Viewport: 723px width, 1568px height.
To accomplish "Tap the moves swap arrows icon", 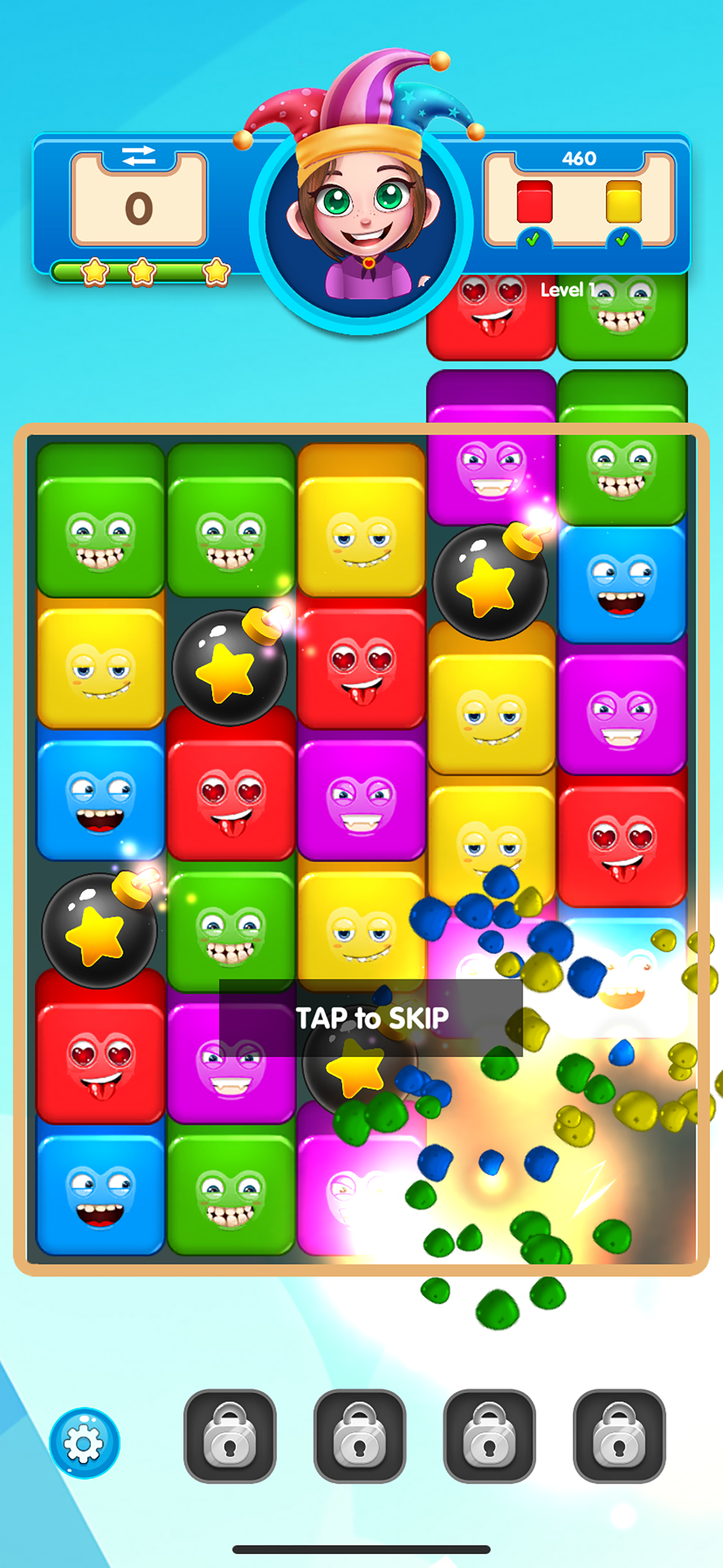I will (x=139, y=157).
